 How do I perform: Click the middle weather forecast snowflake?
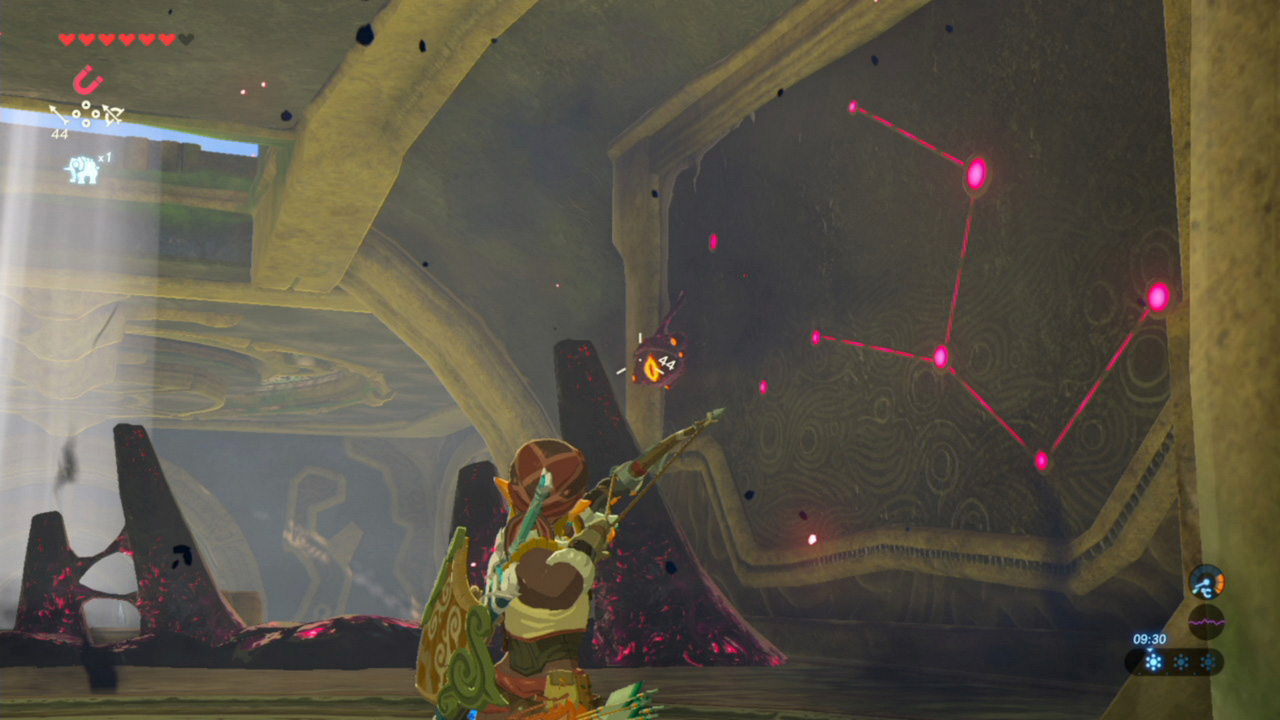pyautogui.click(x=1181, y=661)
